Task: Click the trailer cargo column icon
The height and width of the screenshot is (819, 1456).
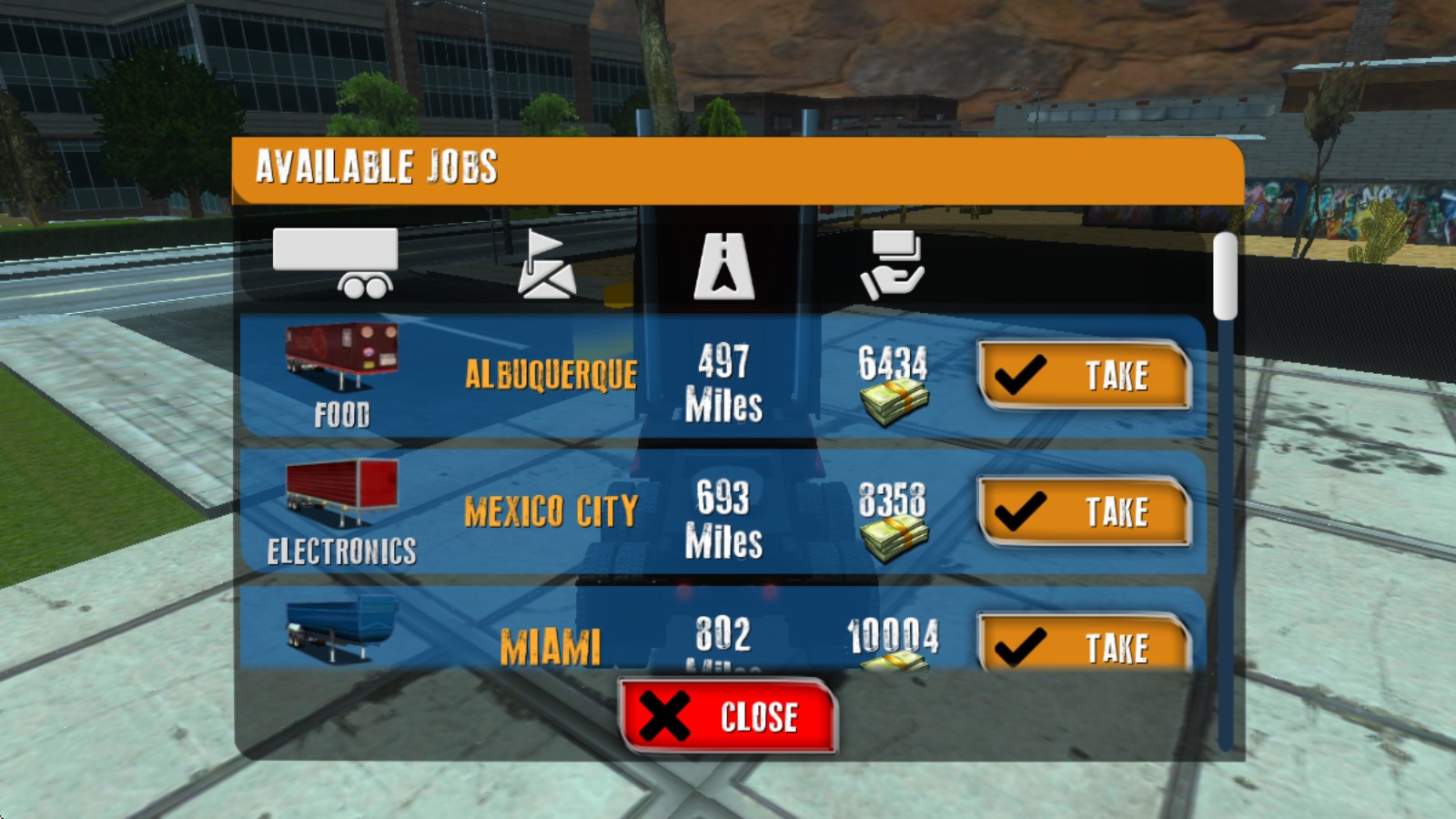Action: click(336, 263)
